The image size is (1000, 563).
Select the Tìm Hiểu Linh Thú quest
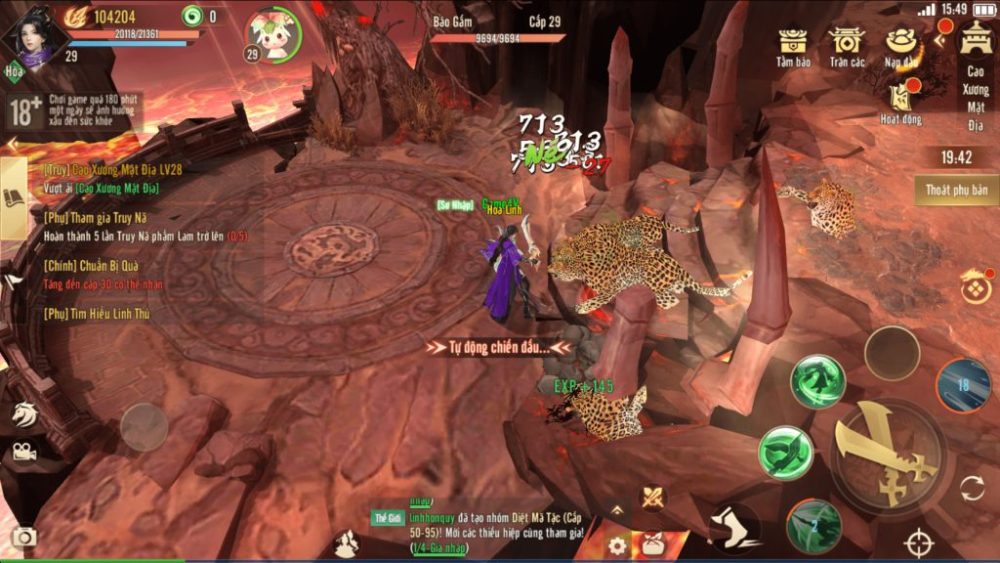pos(98,314)
